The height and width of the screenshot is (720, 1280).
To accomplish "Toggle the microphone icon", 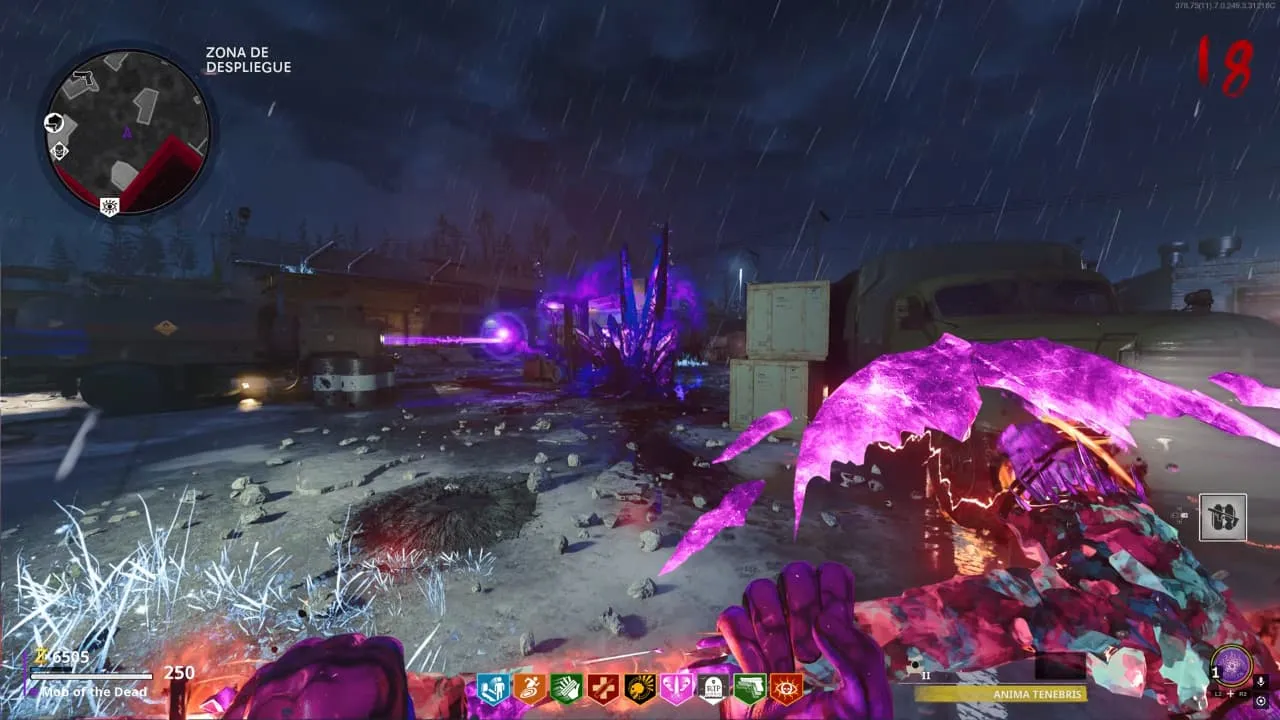I will (x=1260, y=682).
